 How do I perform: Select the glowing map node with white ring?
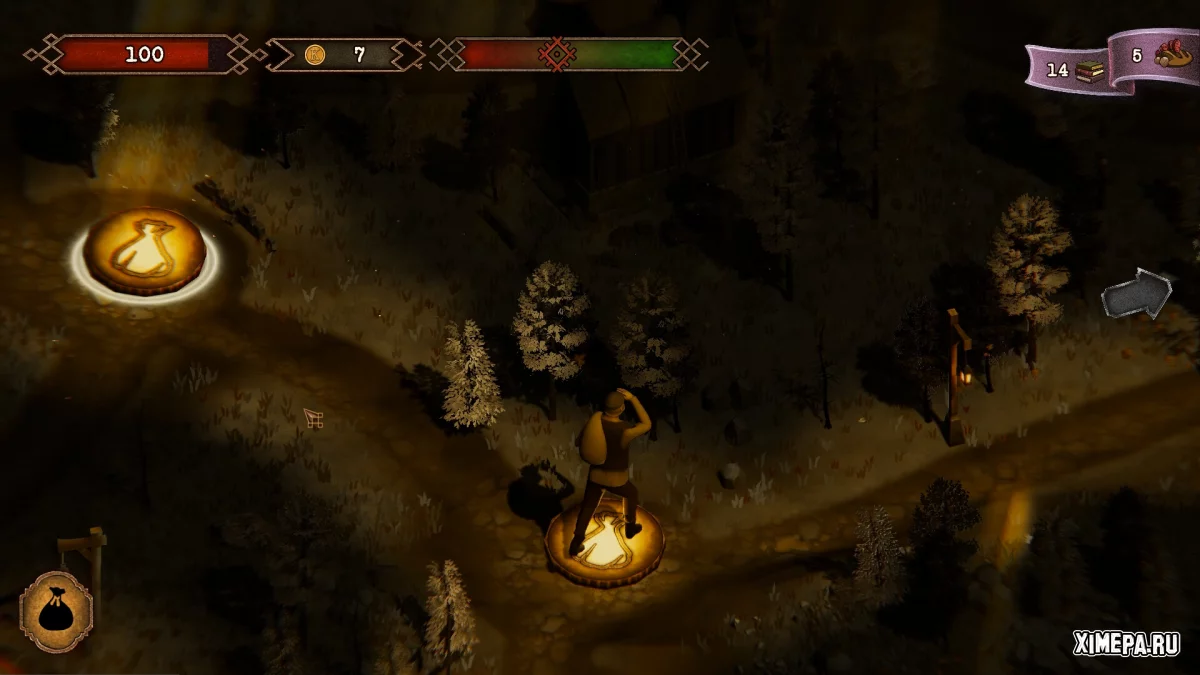click(144, 252)
